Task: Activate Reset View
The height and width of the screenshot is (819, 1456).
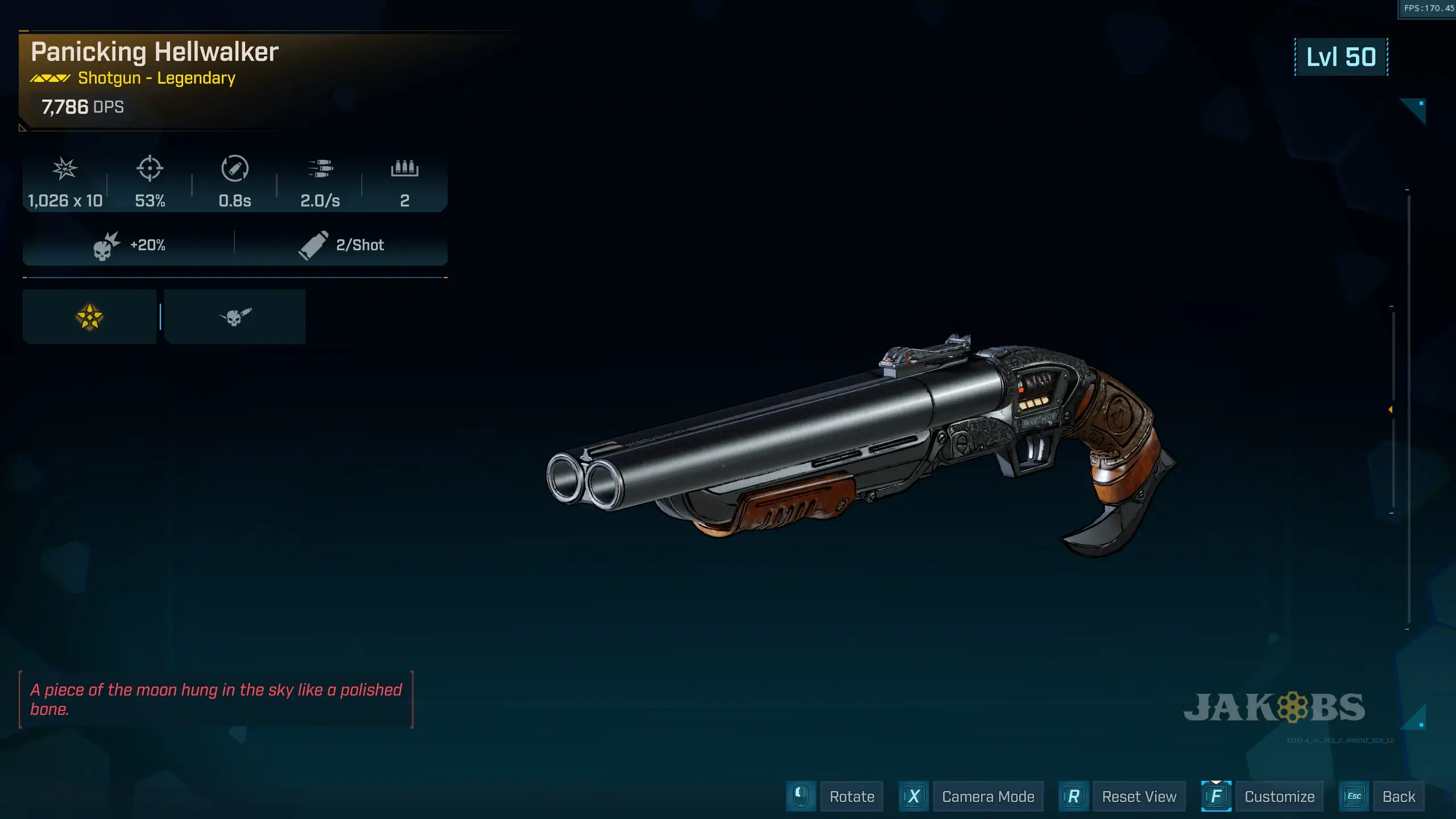Action: pyautogui.click(x=1139, y=796)
